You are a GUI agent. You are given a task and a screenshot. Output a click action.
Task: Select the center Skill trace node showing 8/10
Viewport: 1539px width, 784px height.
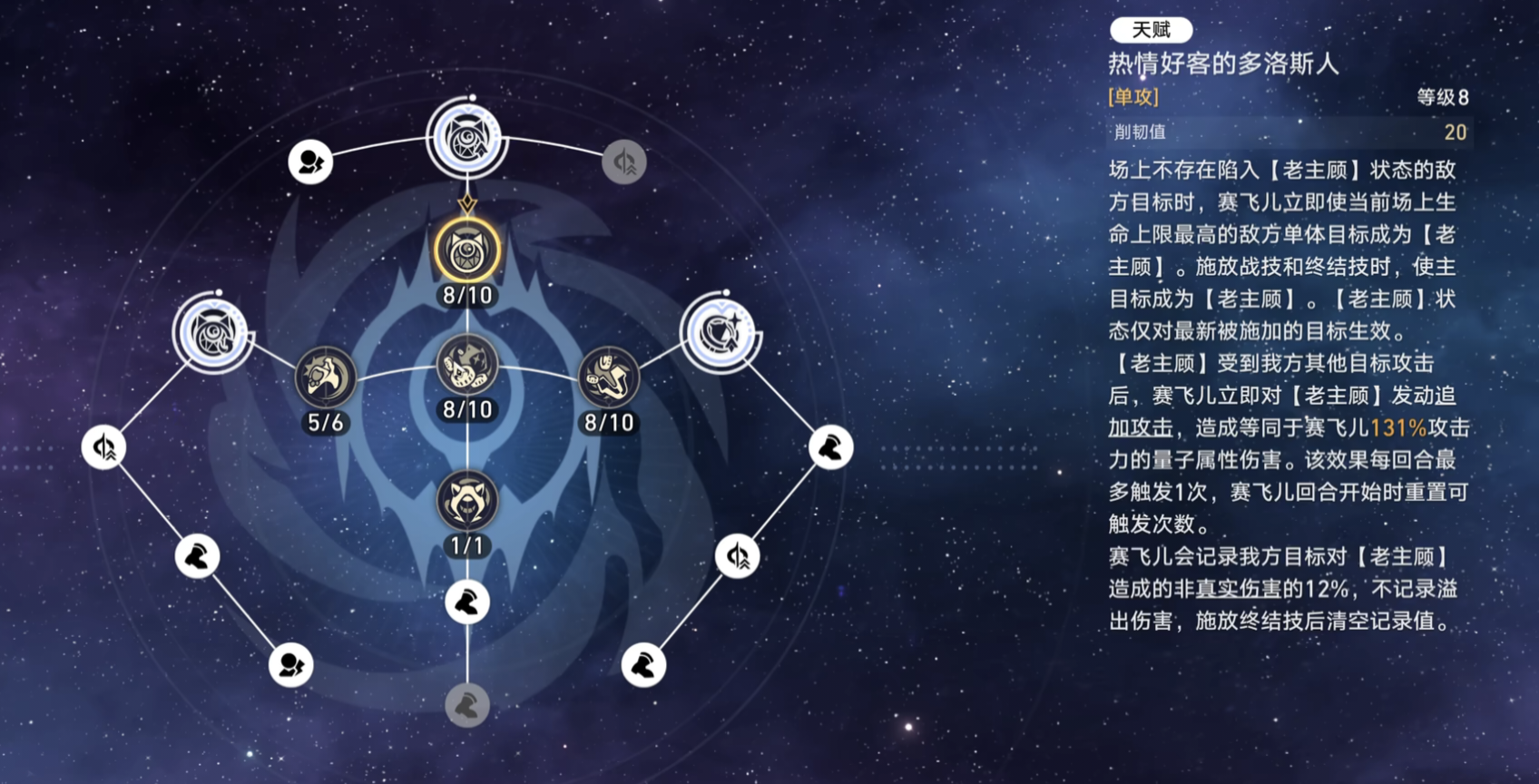pyautogui.click(x=466, y=366)
